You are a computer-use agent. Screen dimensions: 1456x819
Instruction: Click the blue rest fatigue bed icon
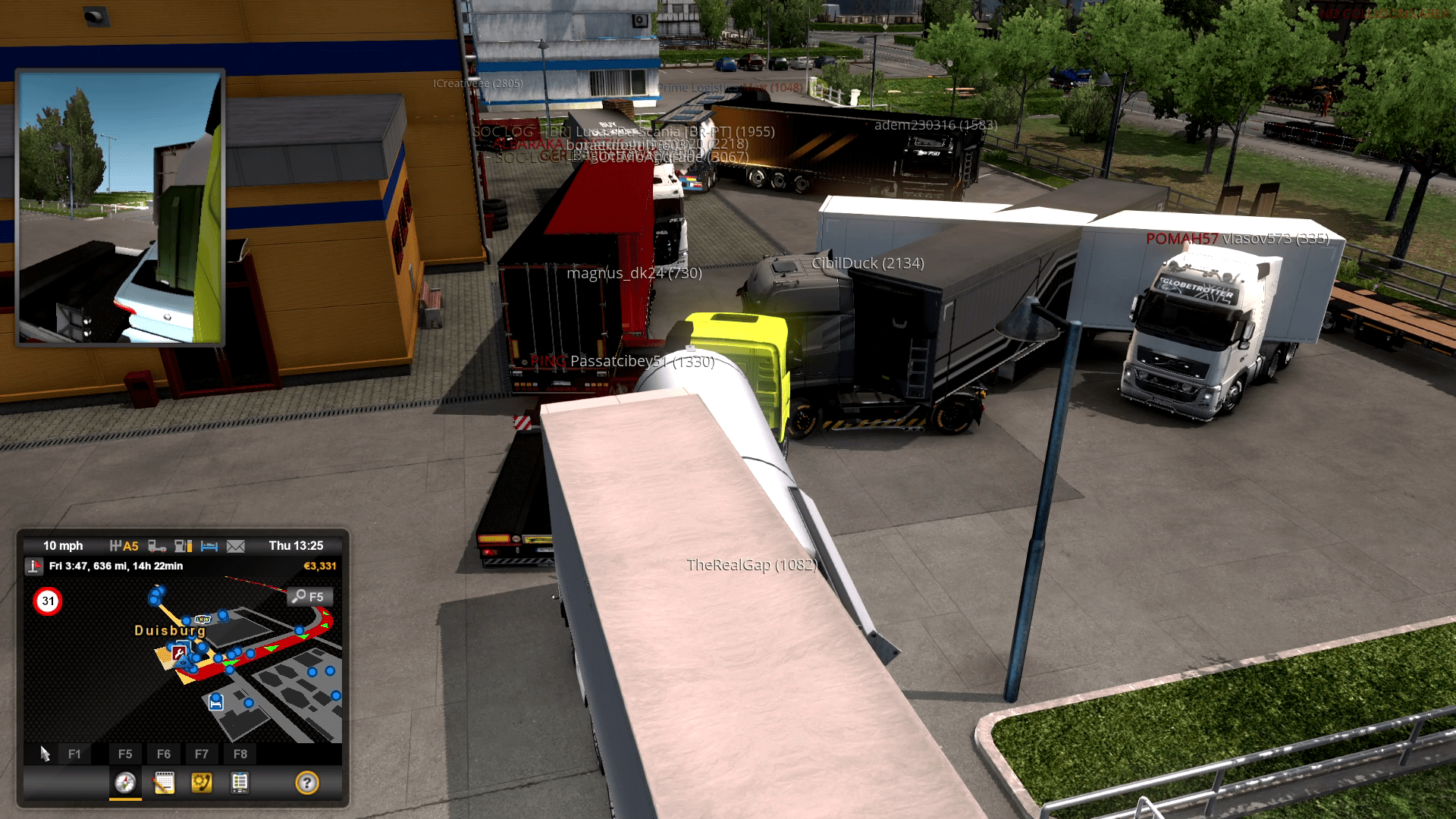pyautogui.click(x=209, y=547)
